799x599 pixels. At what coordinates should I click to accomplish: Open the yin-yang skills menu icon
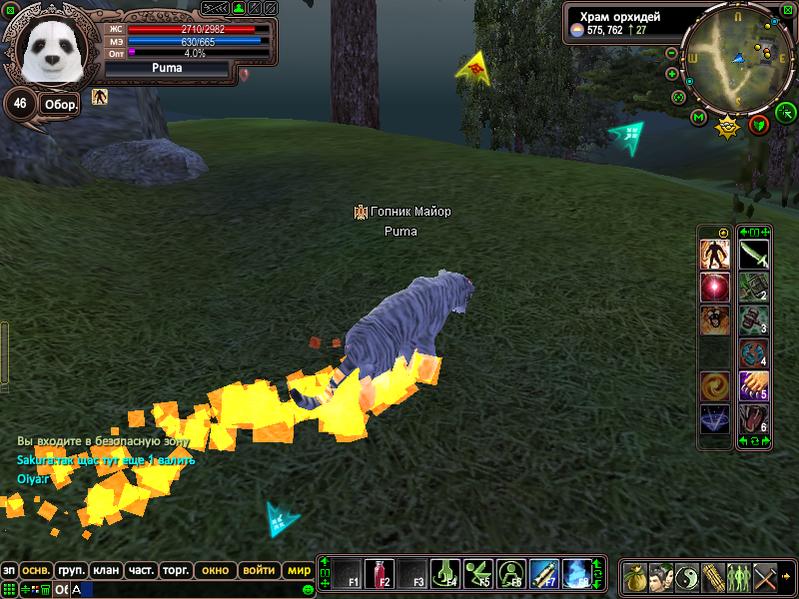686,577
